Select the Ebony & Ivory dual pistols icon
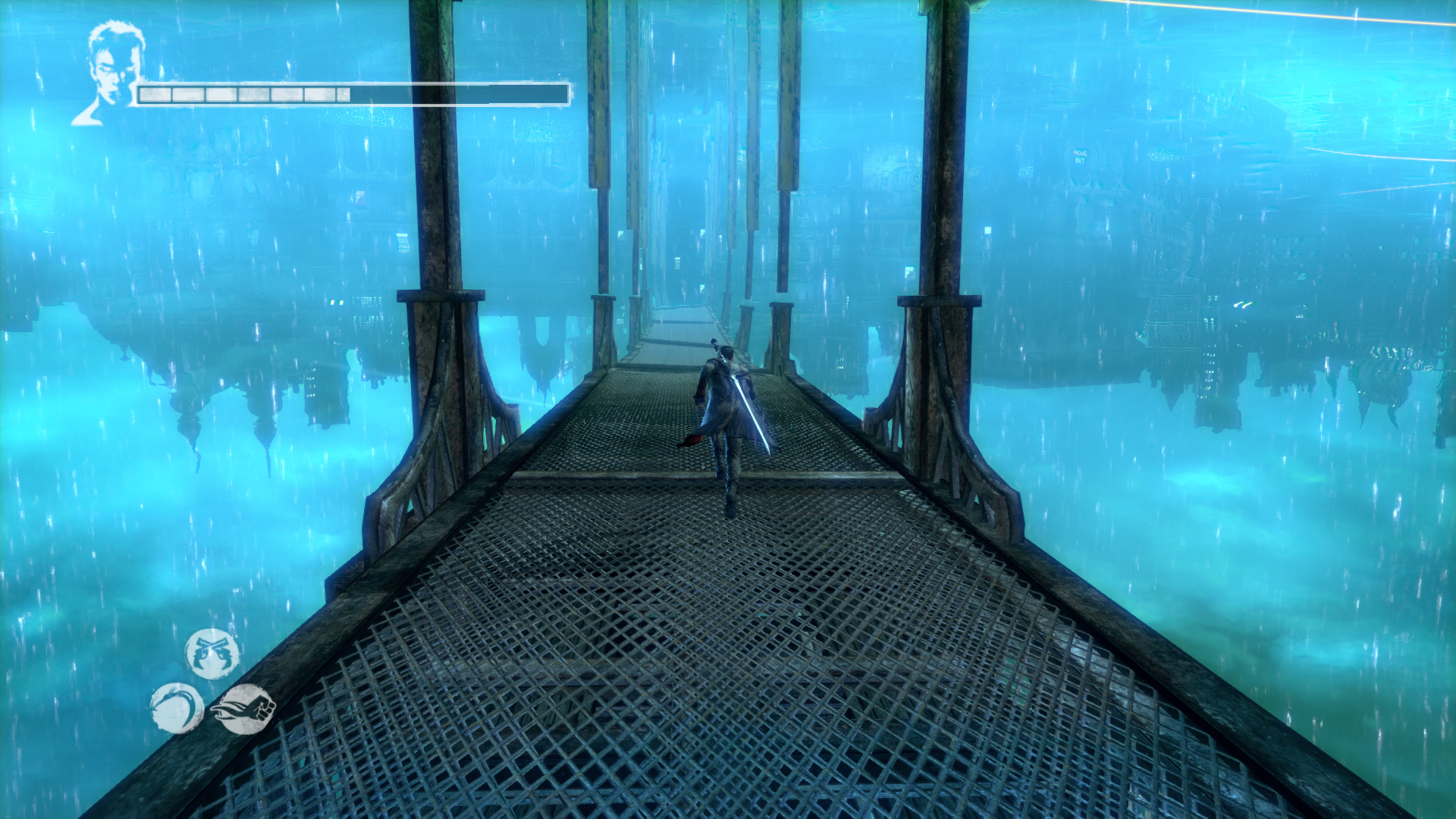This screenshot has width=1456, height=819. pyautogui.click(x=212, y=654)
